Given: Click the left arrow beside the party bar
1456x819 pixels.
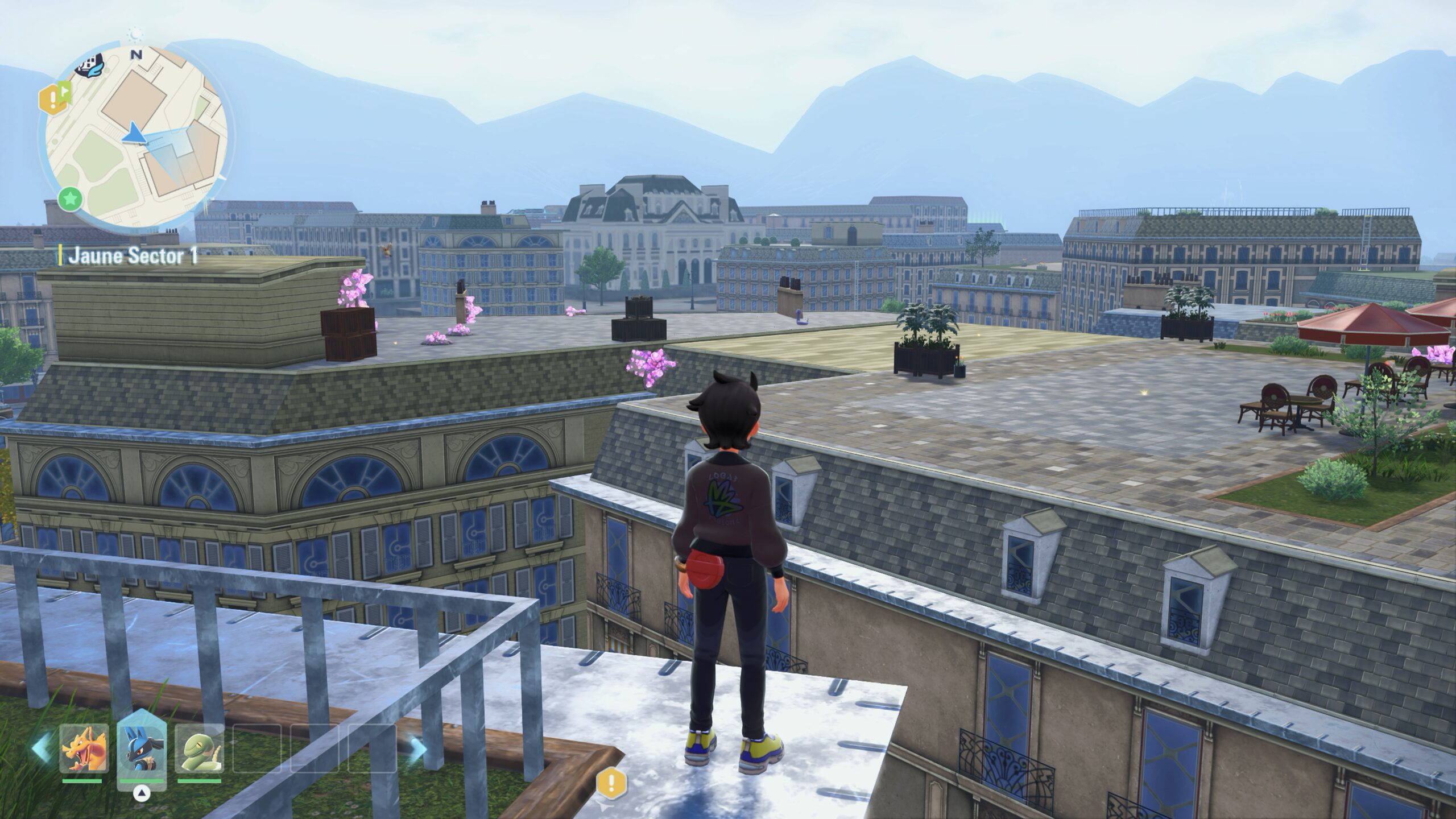Looking at the screenshot, I should 40,748.
